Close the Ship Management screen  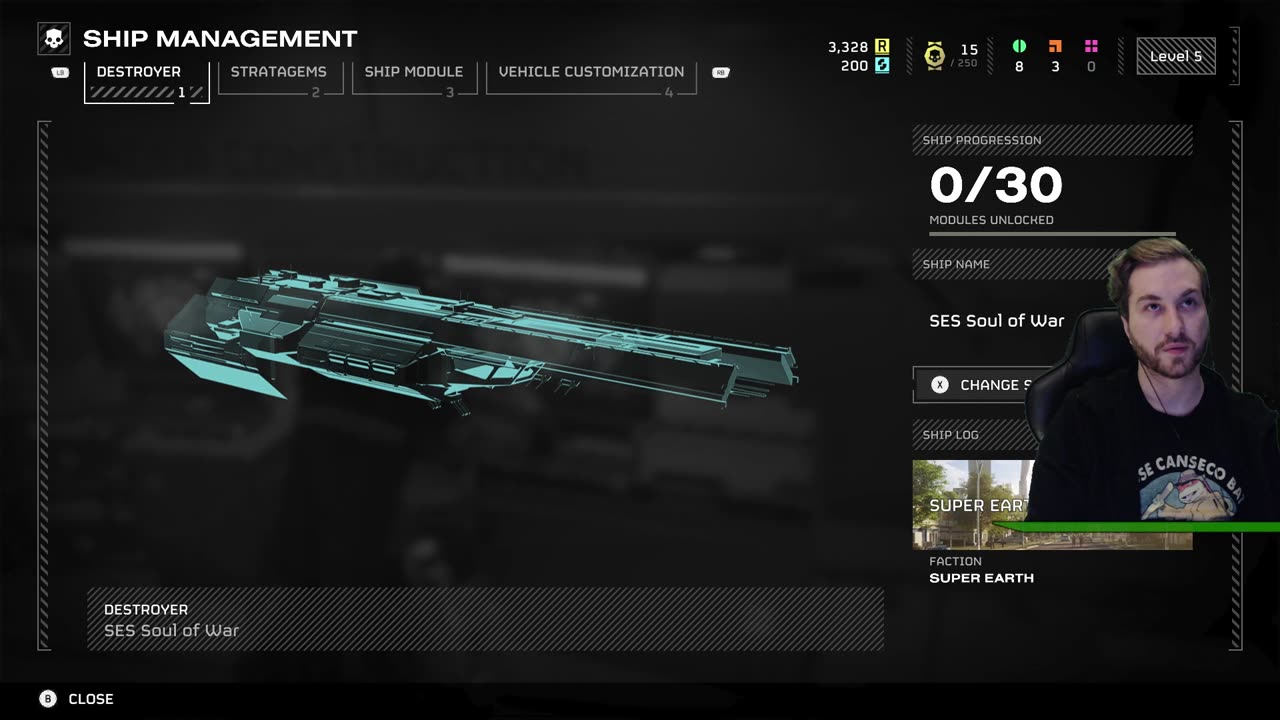[78, 699]
